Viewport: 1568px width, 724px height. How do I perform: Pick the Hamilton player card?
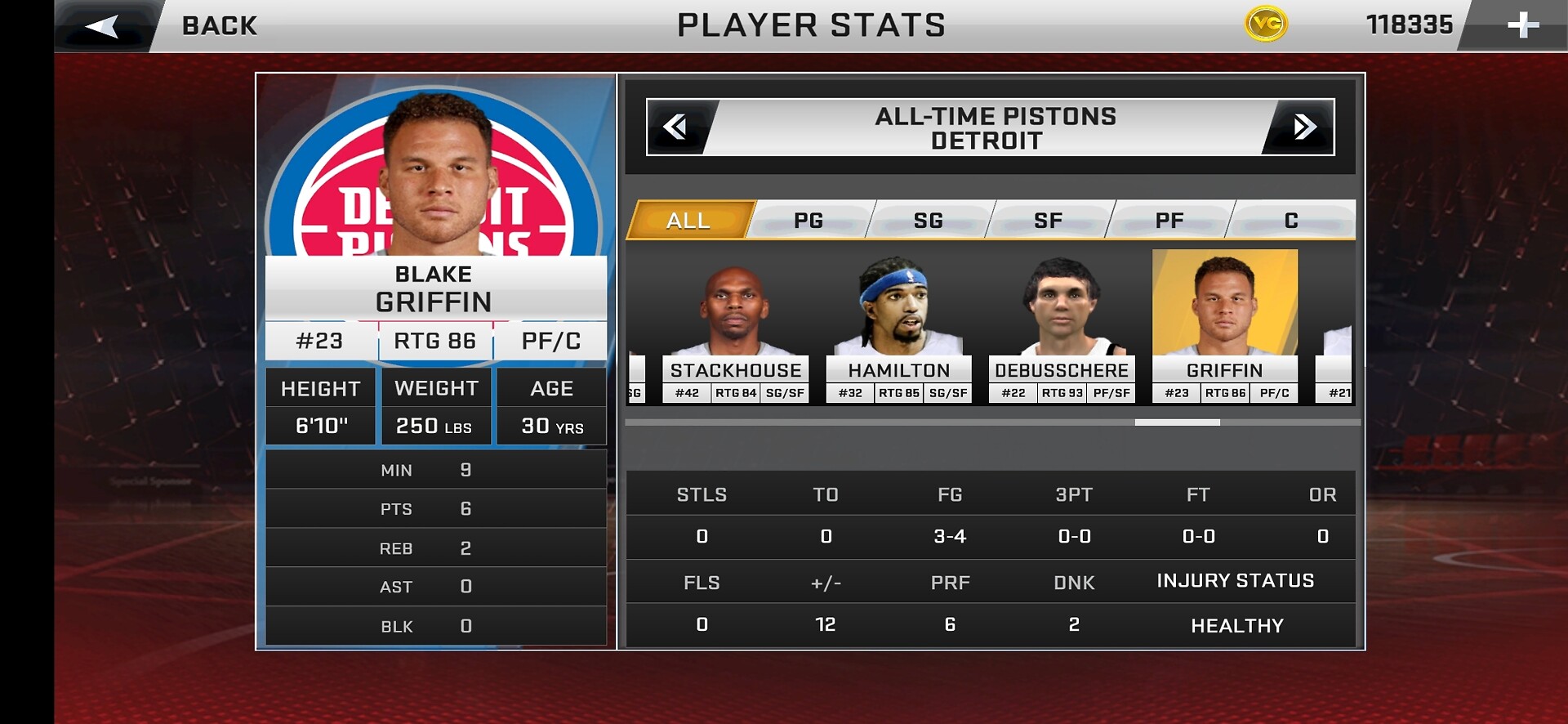point(898,327)
